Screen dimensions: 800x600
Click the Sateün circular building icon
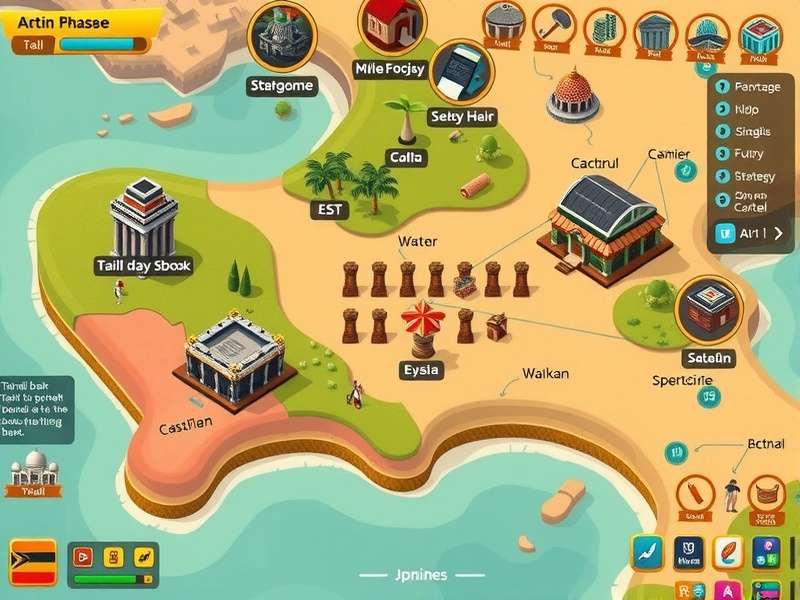pyautogui.click(x=709, y=309)
